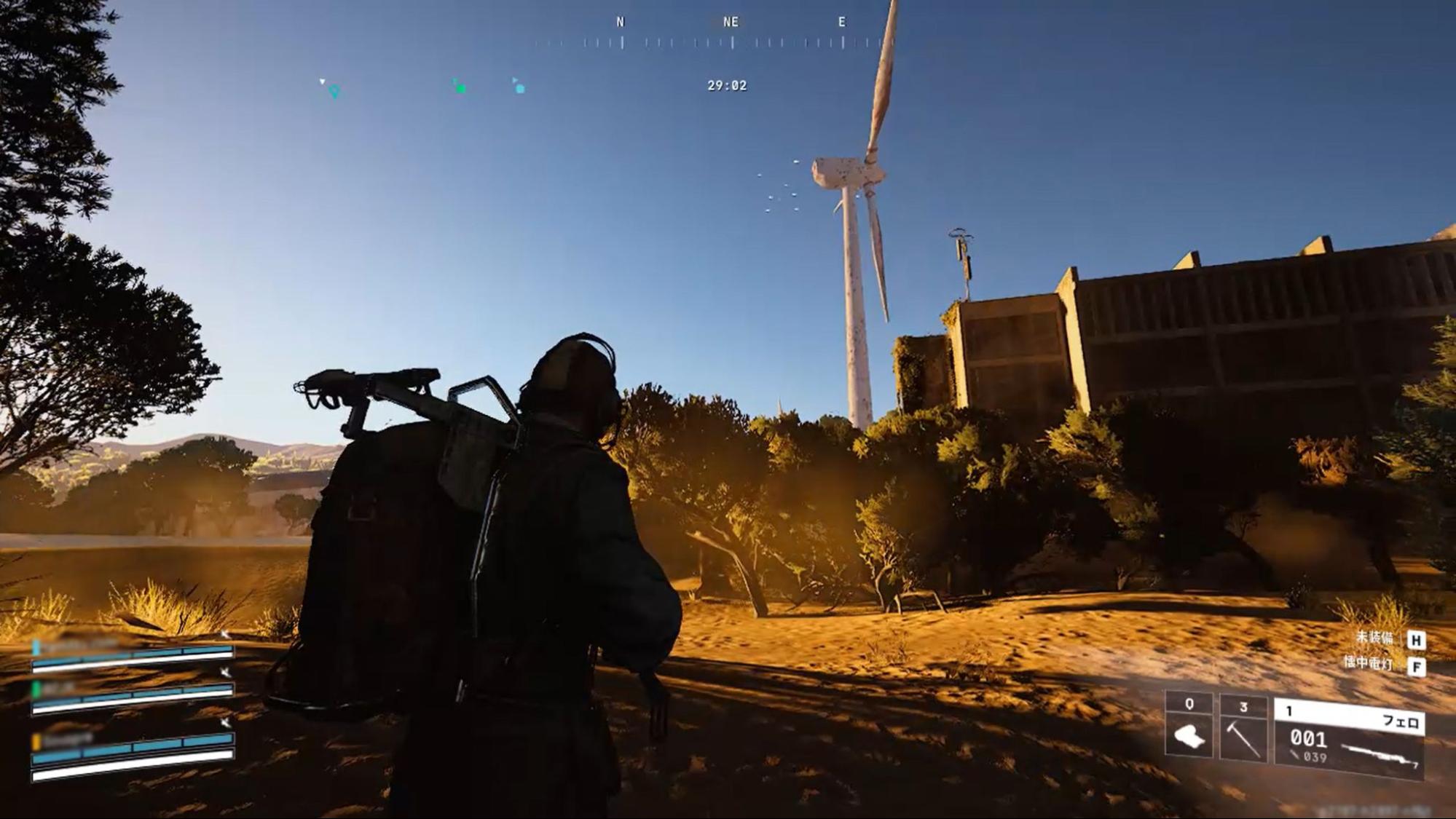Click the cyan location pin marker below the compass
Image resolution: width=1456 pixels, height=819 pixels.
pos(333,90)
